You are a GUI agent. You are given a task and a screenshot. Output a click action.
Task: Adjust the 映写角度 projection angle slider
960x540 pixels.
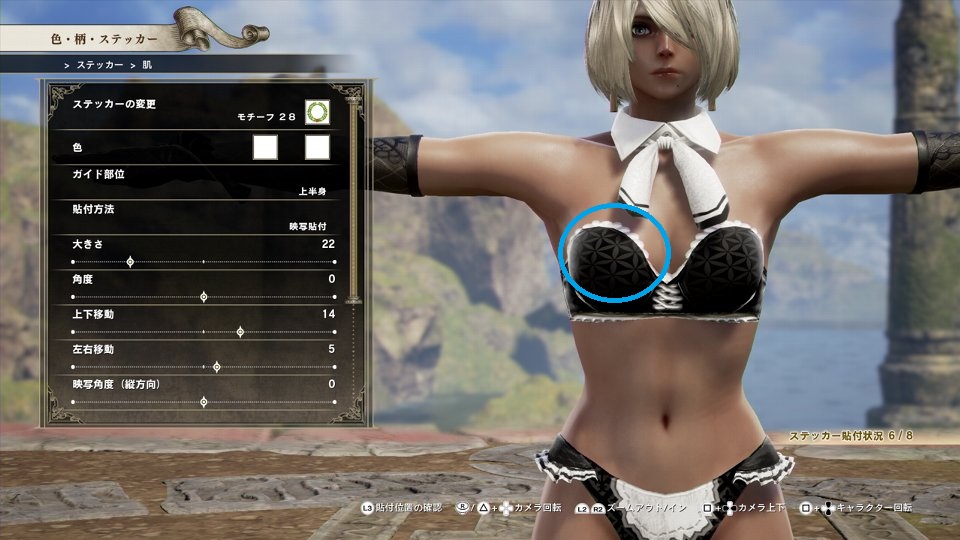pyautogui.click(x=204, y=402)
